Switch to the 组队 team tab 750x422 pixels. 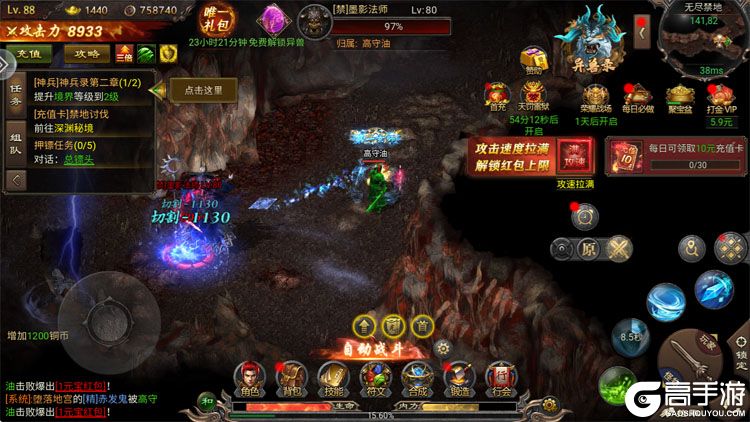15,143
